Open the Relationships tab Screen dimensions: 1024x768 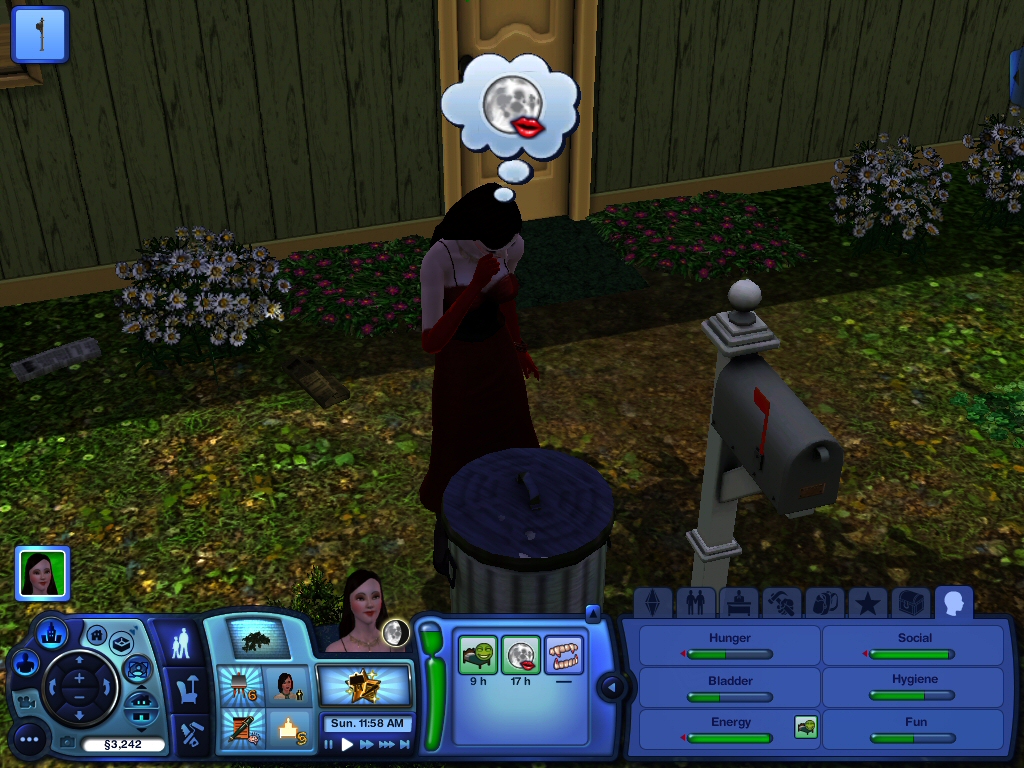(x=696, y=603)
